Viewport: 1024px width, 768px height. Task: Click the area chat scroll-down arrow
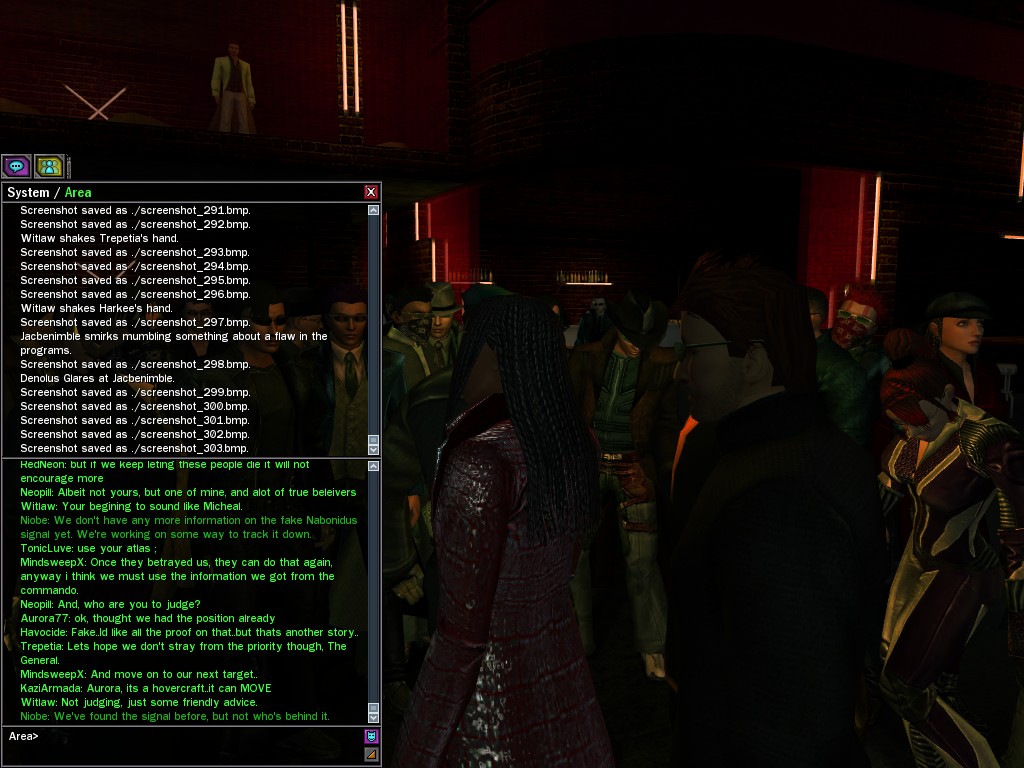click(x=373, y=716)
